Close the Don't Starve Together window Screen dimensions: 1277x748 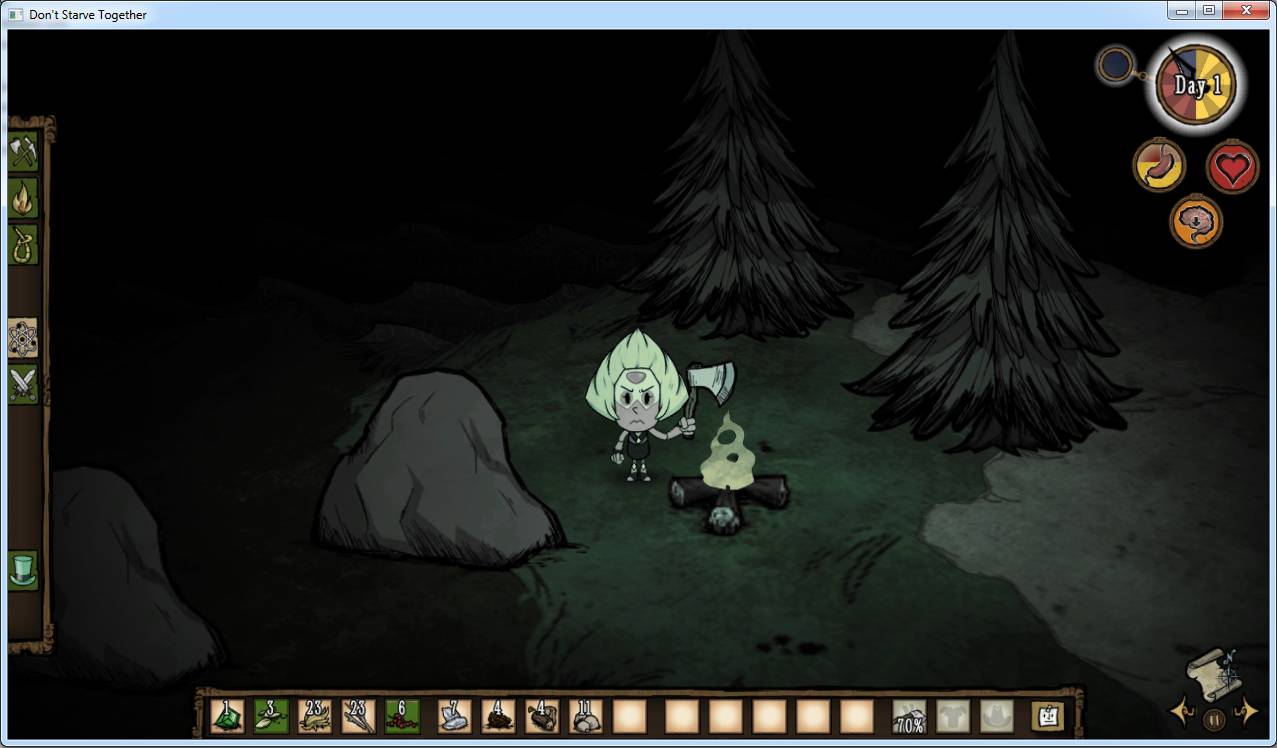[1246, 11]
